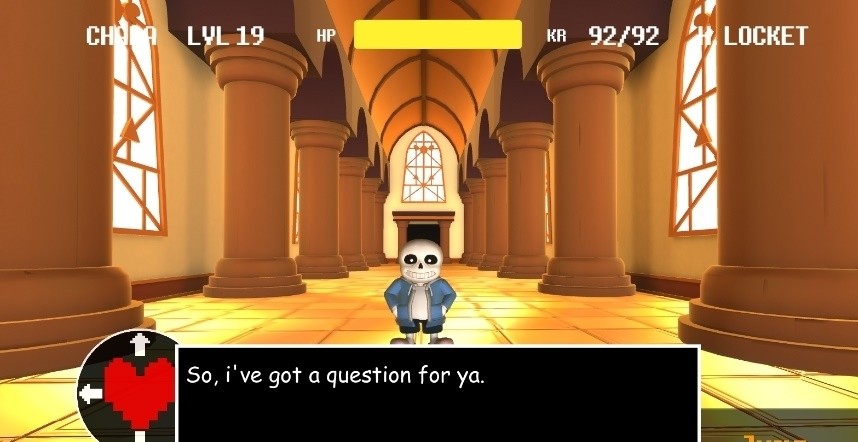
Task: Tap the up arrow on the heart pad
Action: (x=140, y=344)
